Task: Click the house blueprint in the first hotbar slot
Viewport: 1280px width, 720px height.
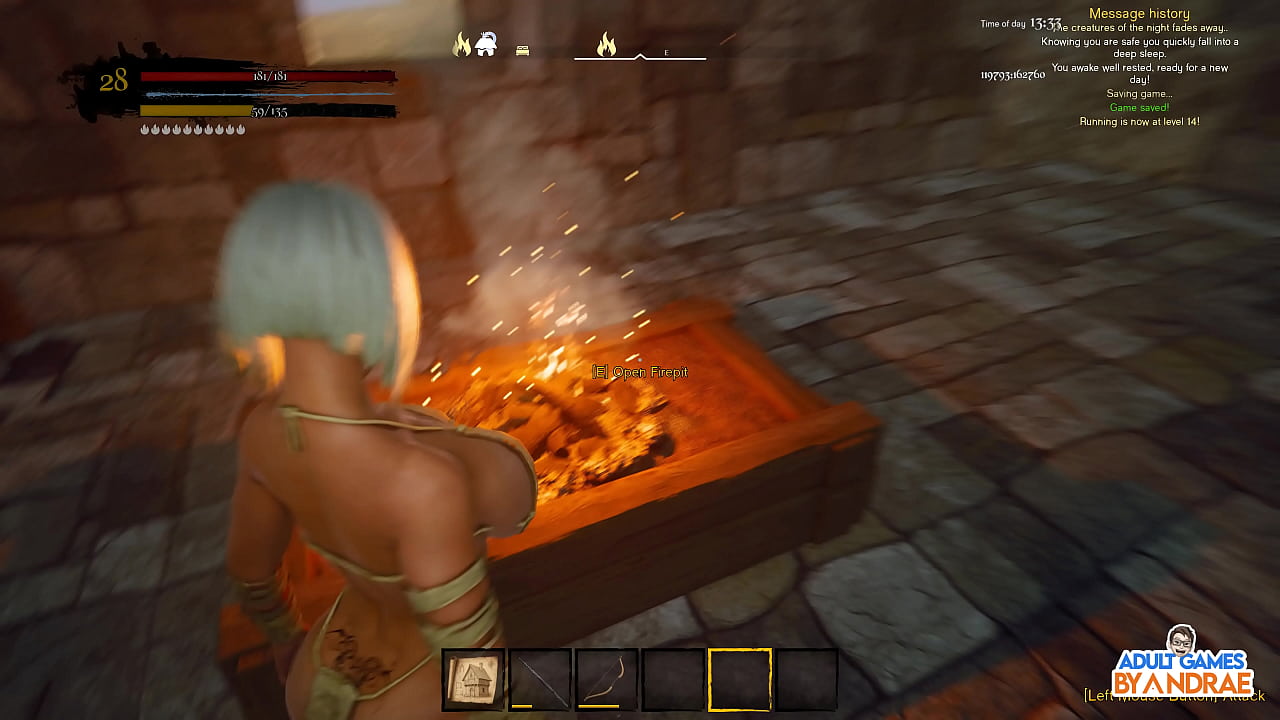Action: pyautogui.click(x=472, y=677)
